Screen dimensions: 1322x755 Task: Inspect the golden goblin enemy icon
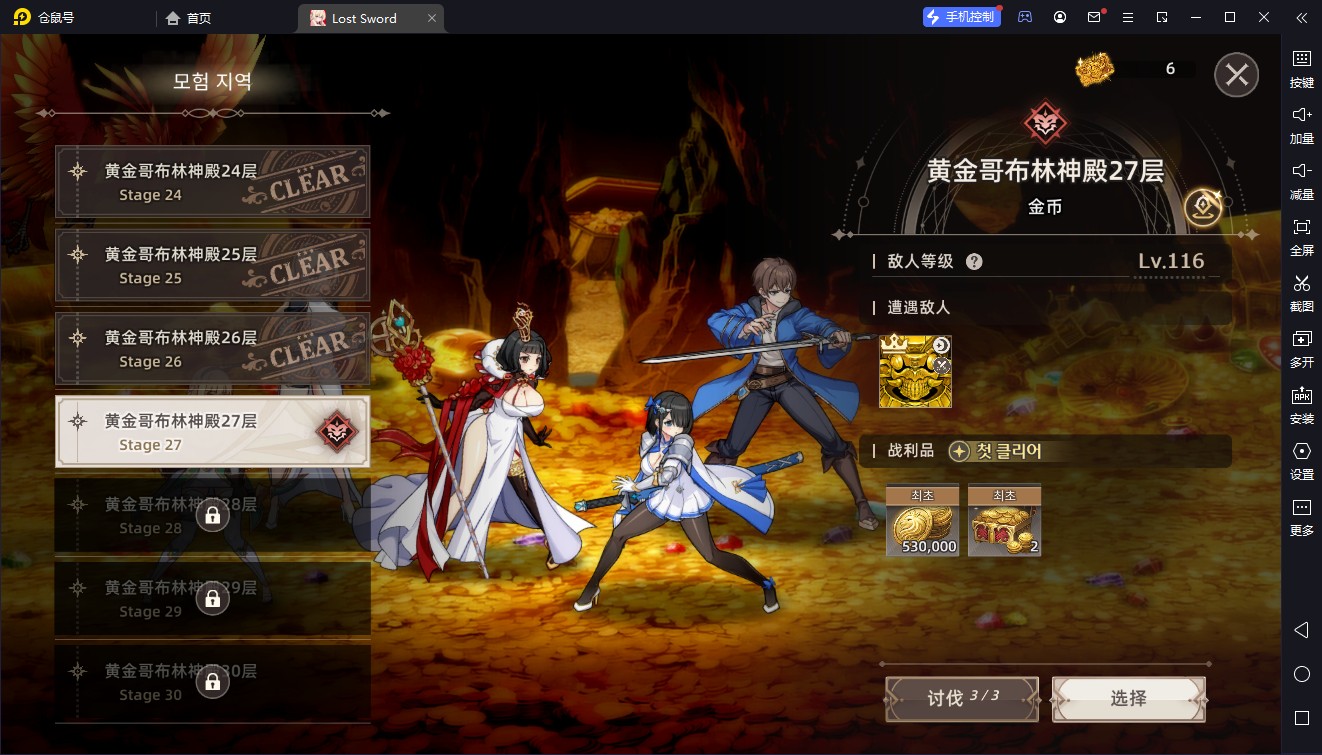(x=915, y=372)
